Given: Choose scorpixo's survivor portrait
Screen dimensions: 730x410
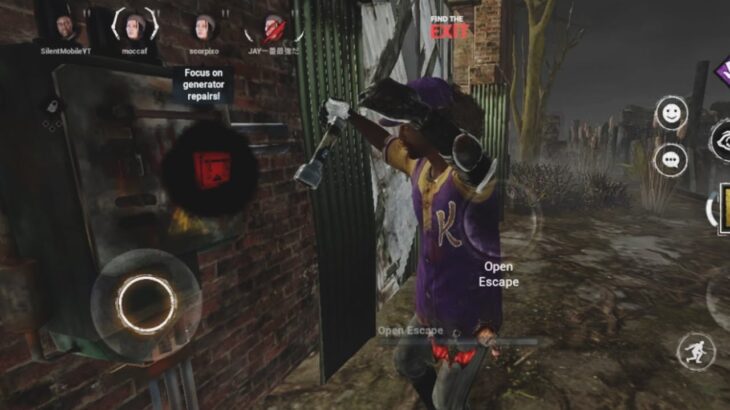Looking at the screenshot, I should point(204,26).
